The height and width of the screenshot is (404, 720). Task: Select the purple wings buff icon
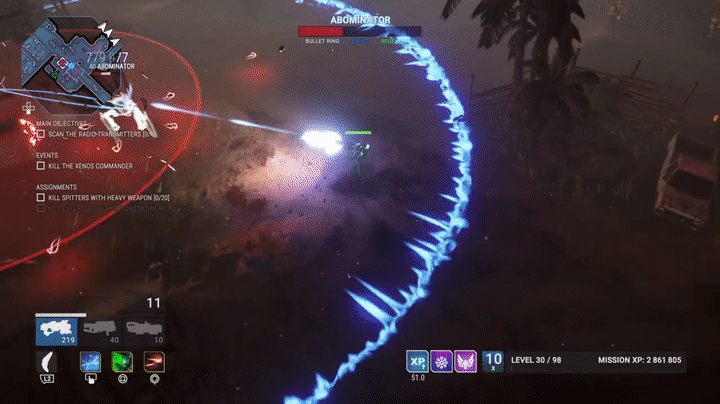click(x=465, y=360)
